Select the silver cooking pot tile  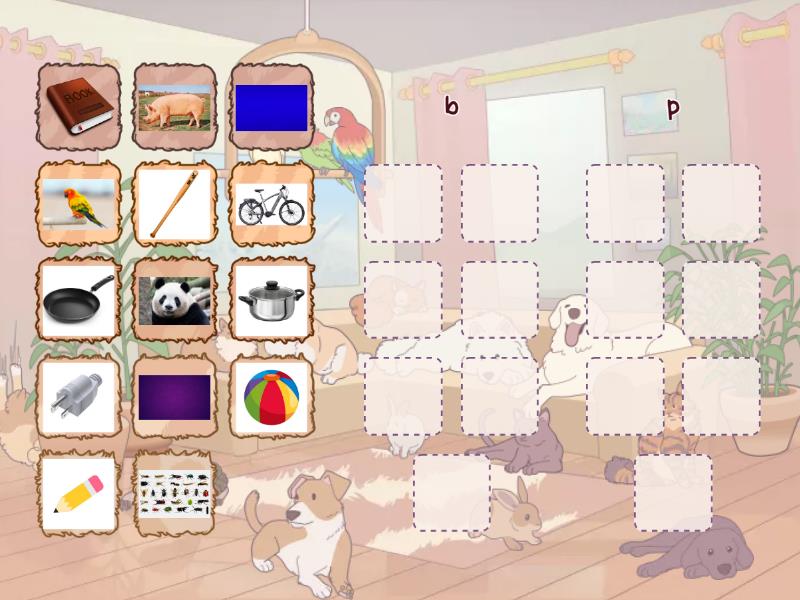coord(271,300)
